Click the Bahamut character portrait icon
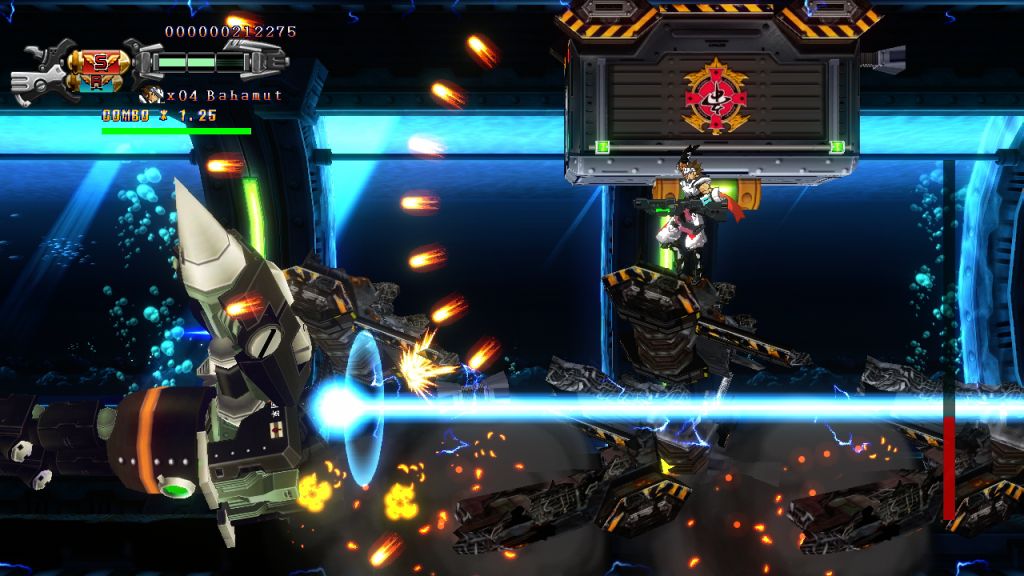 tap(152, 95)
